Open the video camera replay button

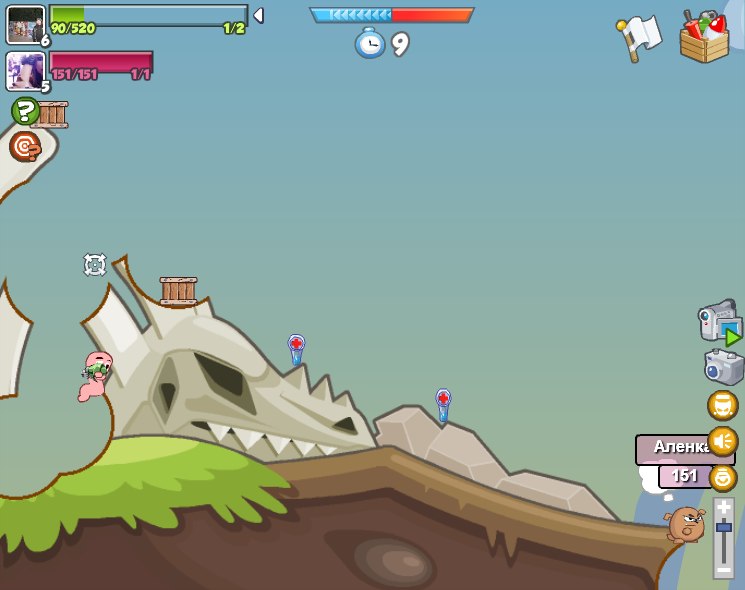pyautogui.click(x=719, y=323)
